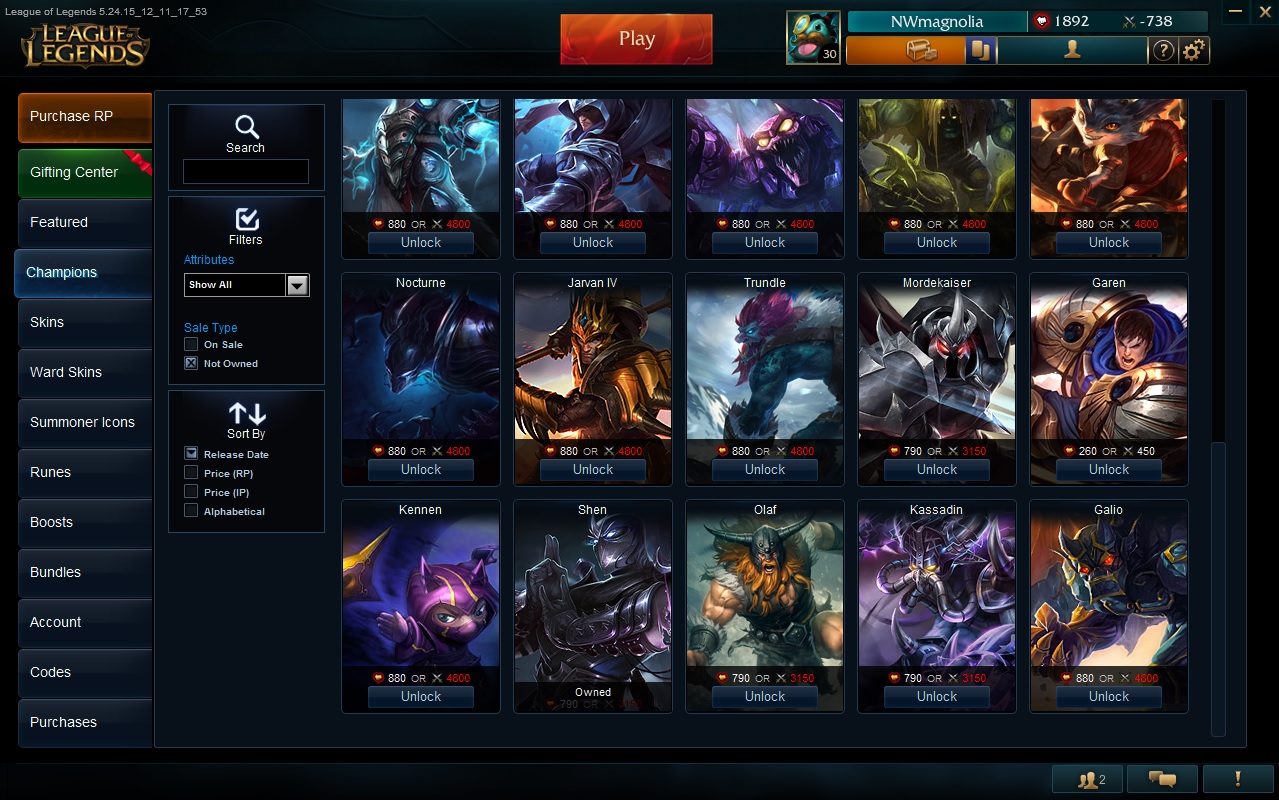Screen dimensions: 1279x800
Task: Switch to the Skins category
Action: coord(85,322)
